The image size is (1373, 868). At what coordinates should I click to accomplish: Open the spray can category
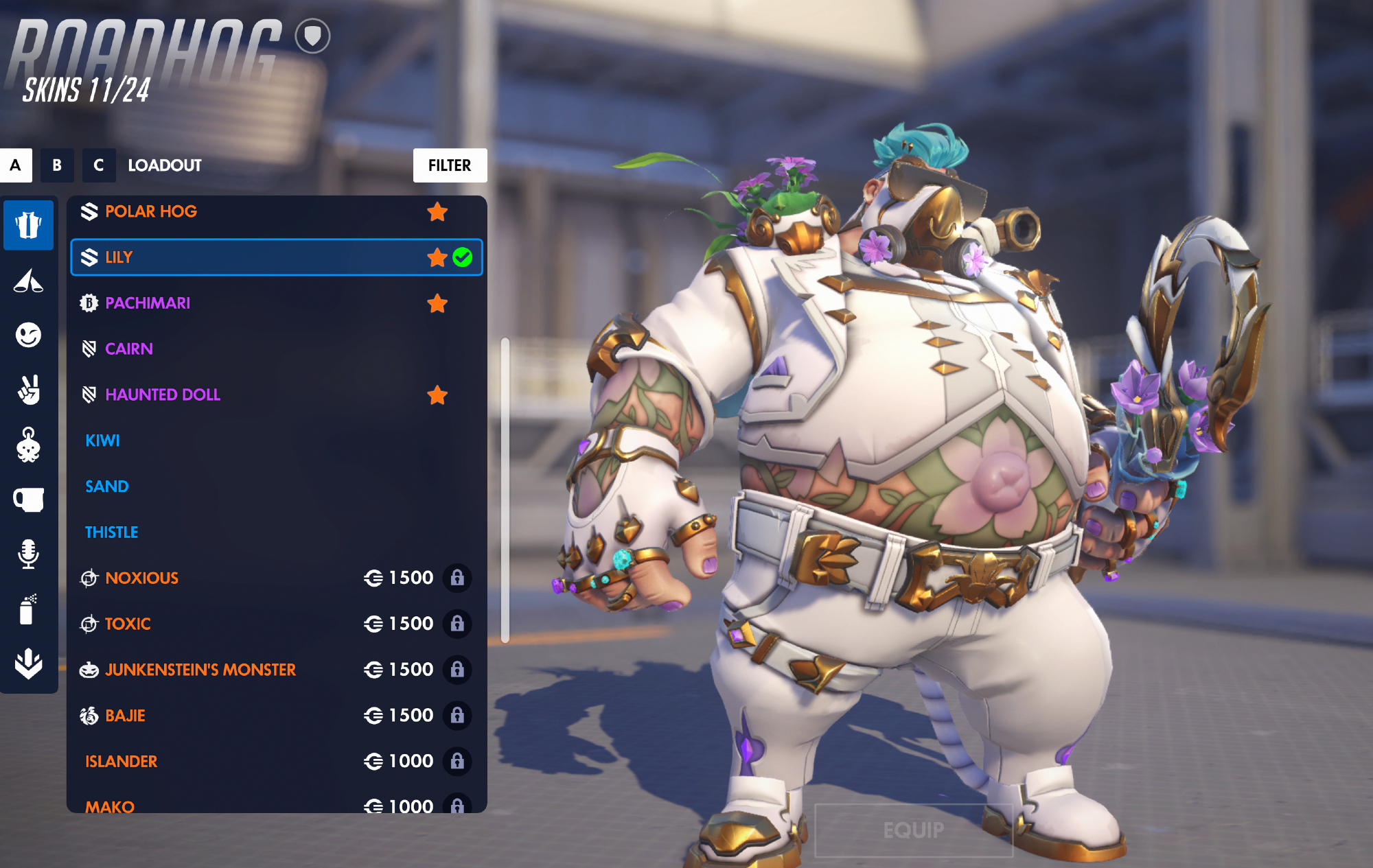(28, 609)
